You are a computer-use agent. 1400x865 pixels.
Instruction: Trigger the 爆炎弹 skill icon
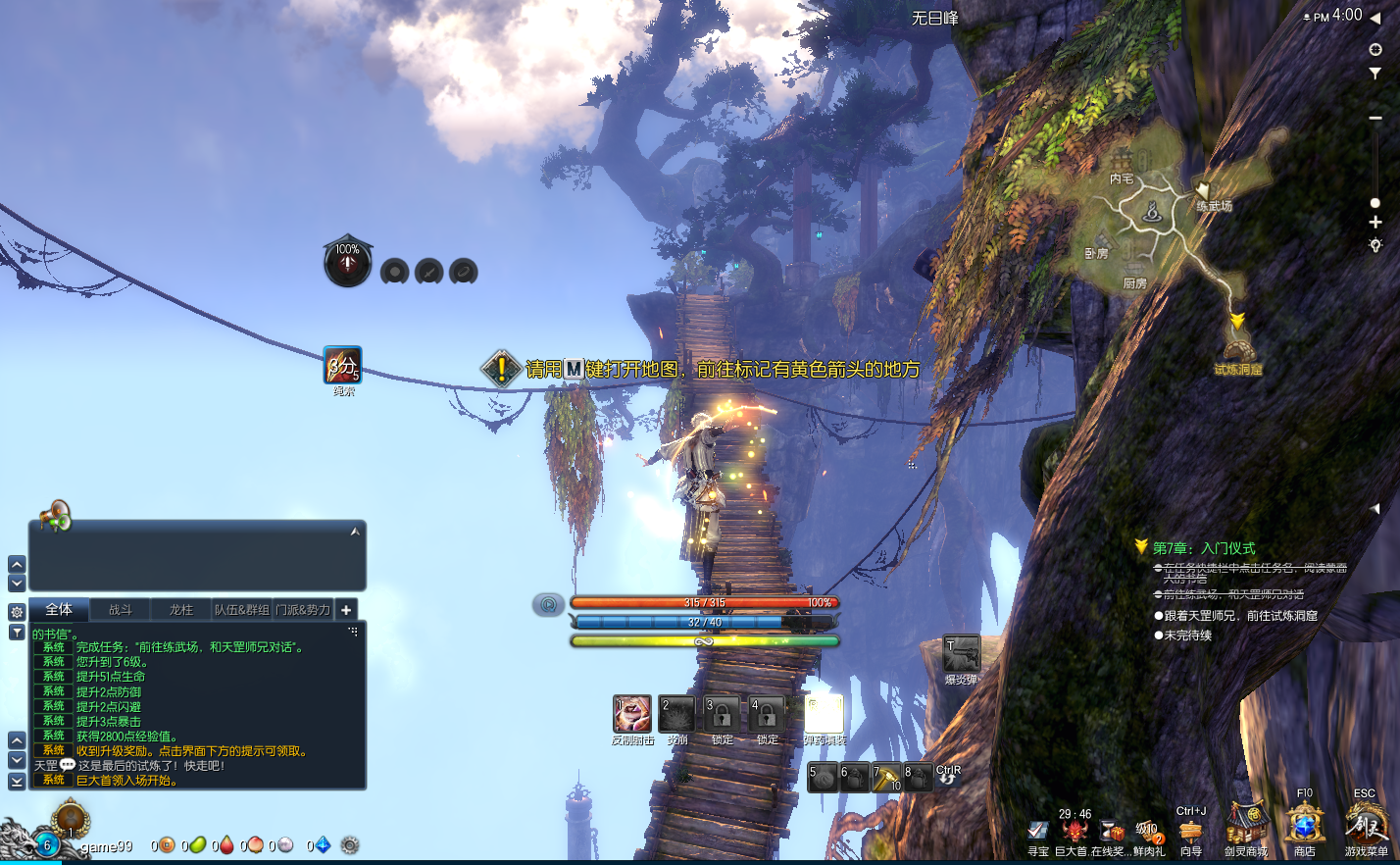point(962,654)
